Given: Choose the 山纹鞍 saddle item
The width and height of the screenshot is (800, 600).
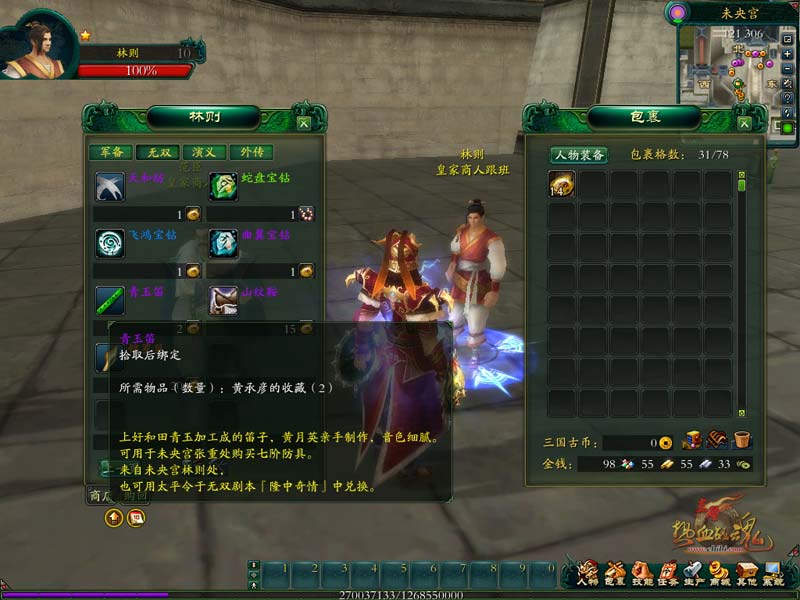Looking at the screenshot, I should [223, 300].
